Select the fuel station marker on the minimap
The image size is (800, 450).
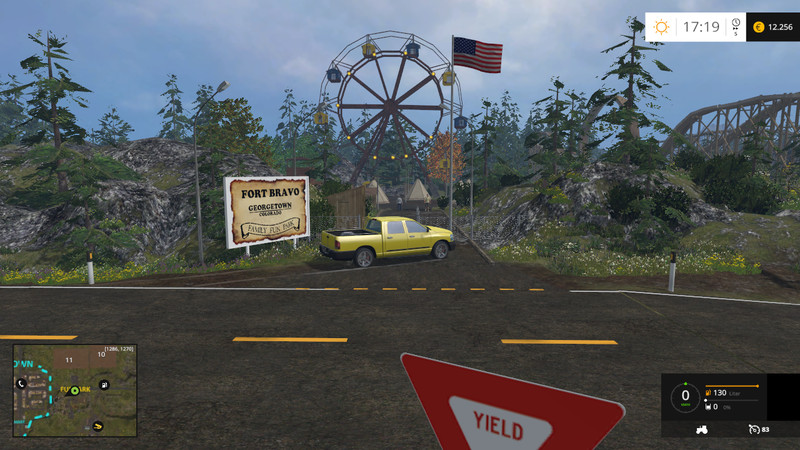pos(104,384)
